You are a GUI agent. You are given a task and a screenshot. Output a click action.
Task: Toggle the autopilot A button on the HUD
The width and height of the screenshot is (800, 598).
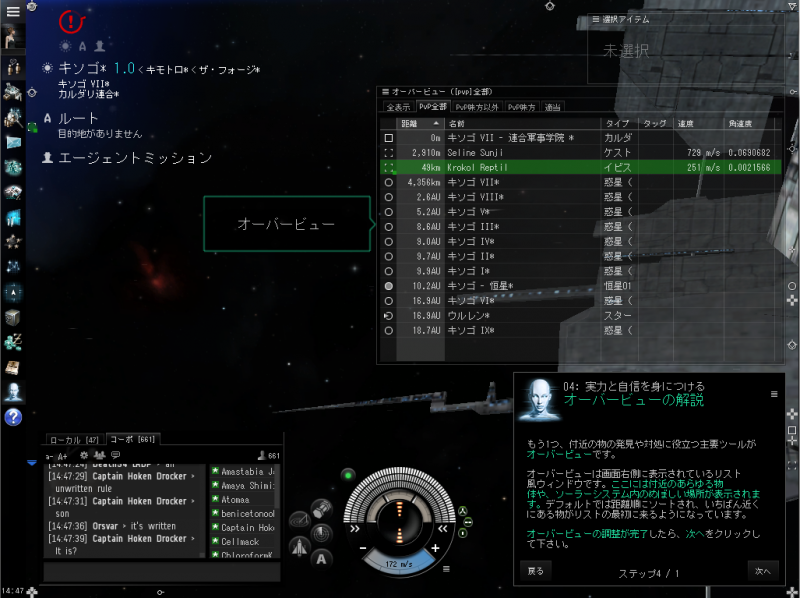point(323,559)
